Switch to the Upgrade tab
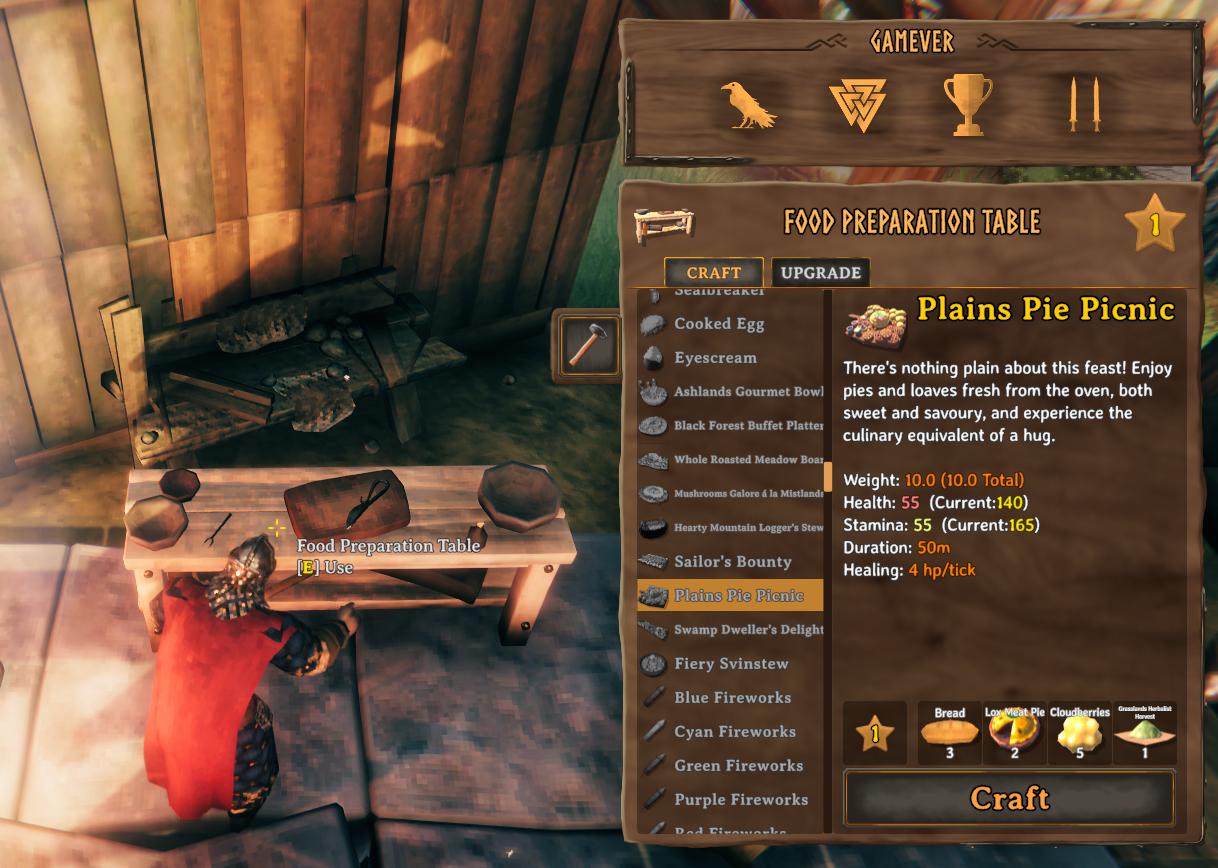Image resolution: width=1218 pixels, height=868 pixels. 820,273
